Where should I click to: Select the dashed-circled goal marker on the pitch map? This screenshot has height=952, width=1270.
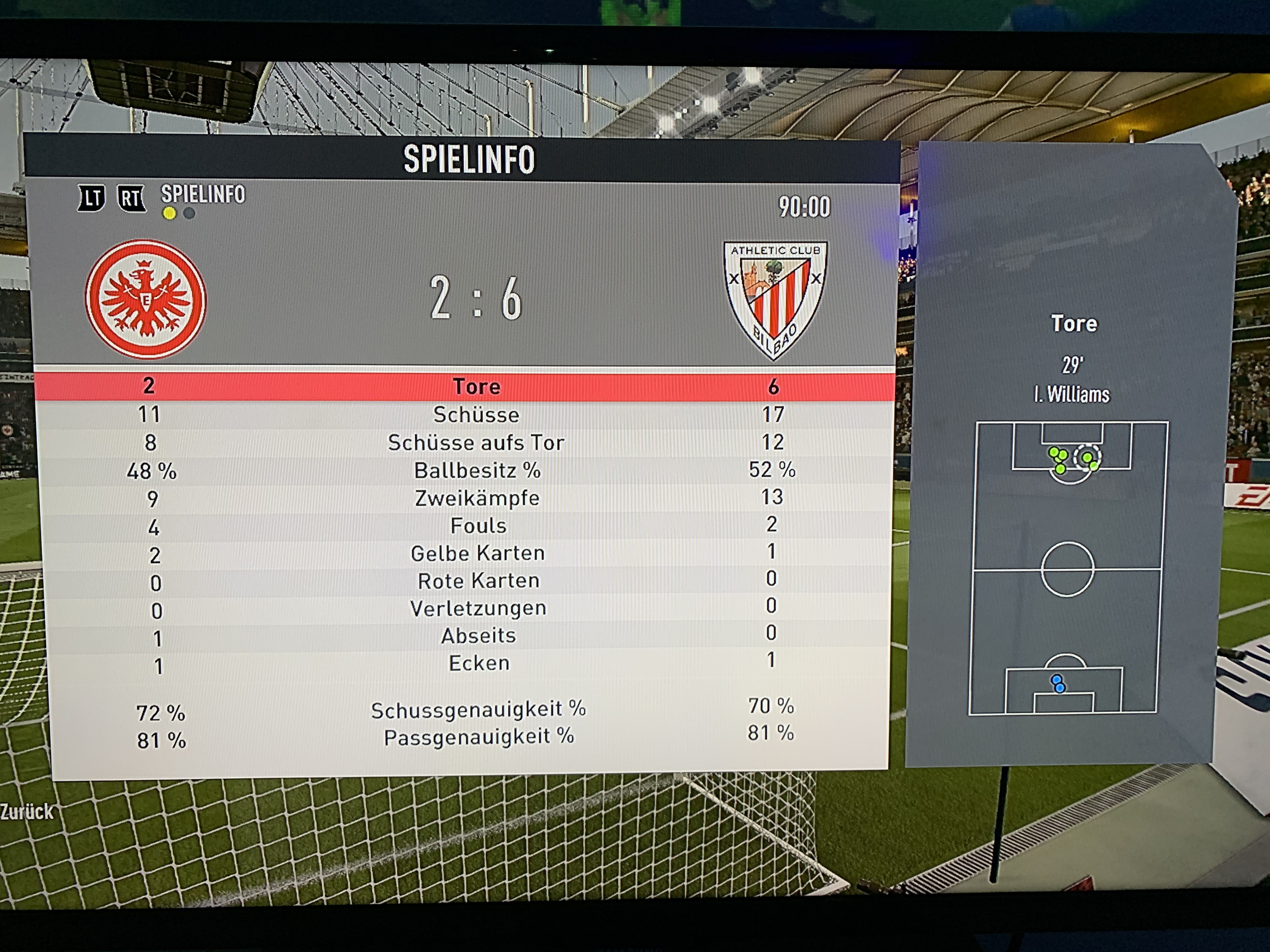coord(1087,457)
